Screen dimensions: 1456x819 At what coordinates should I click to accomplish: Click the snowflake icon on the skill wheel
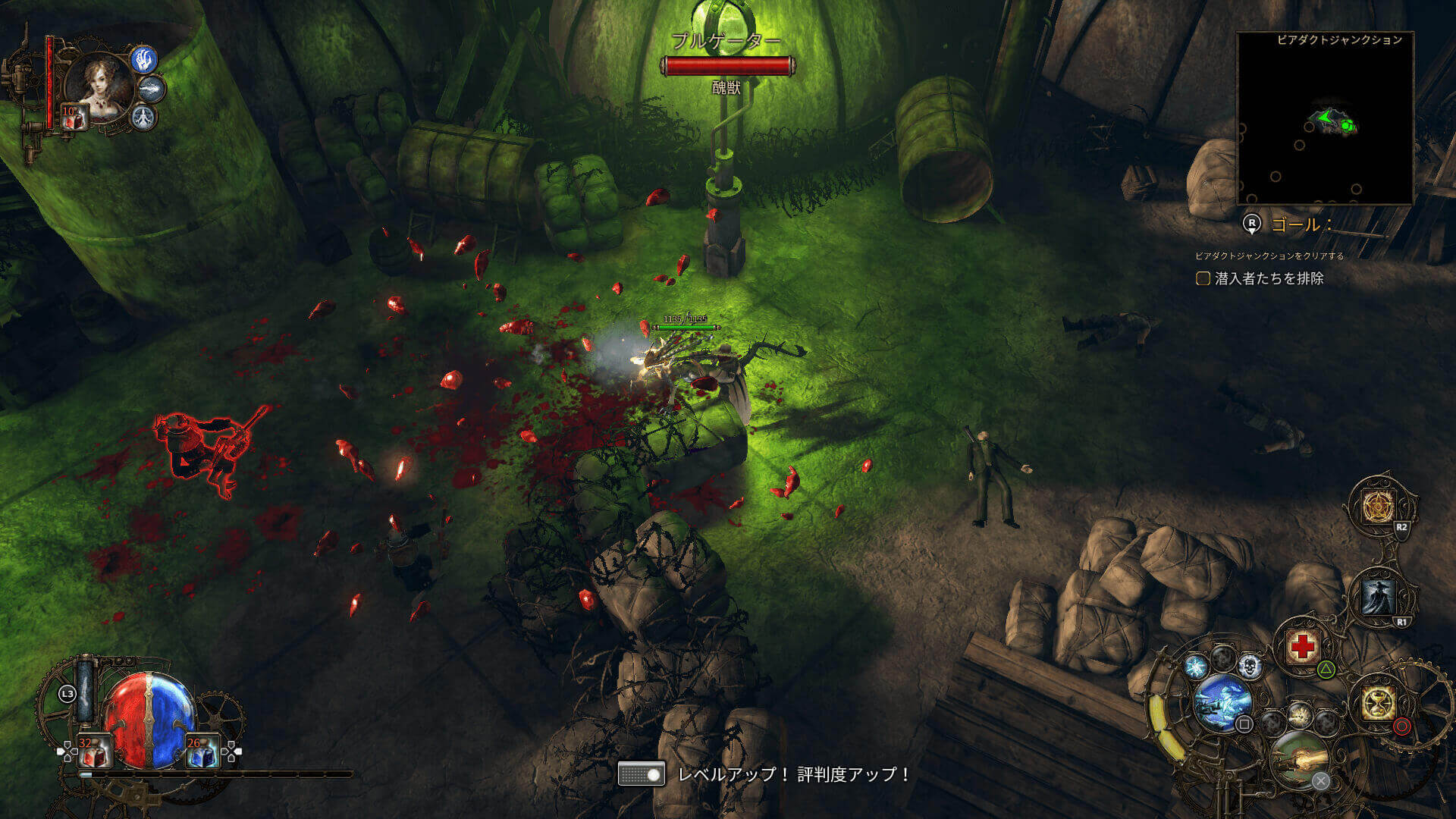pos(1197,667)
